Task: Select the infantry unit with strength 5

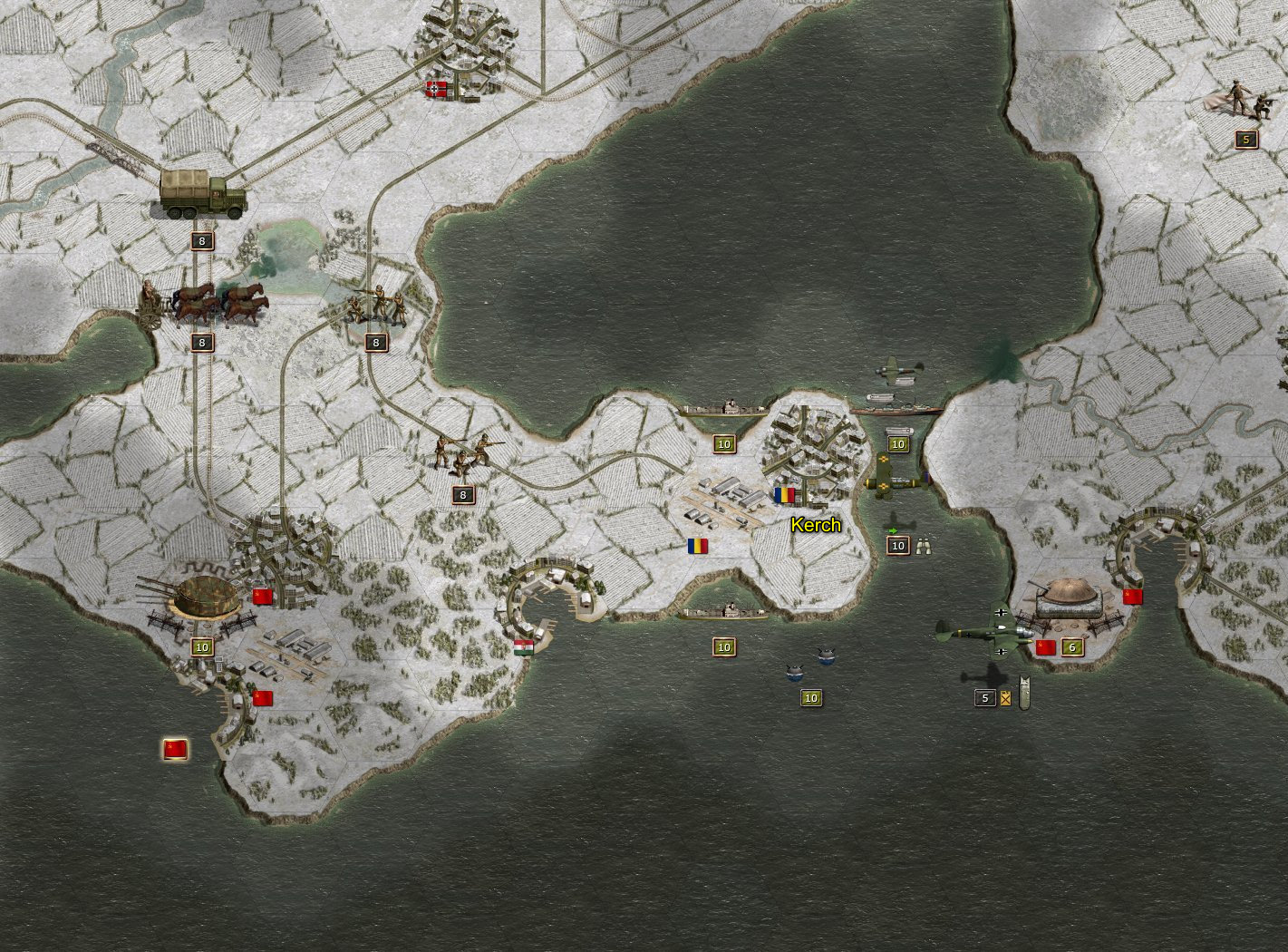Action: point(1244,100)
